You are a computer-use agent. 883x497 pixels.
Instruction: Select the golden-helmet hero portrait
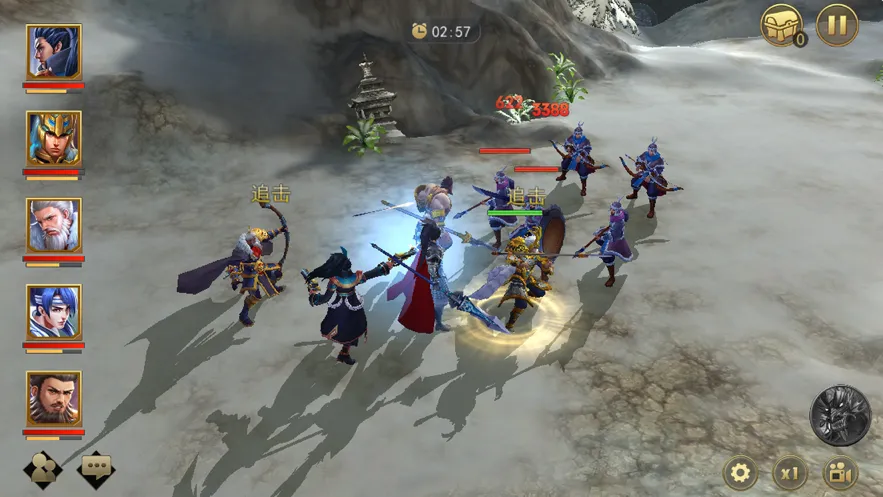coord(54,138)
